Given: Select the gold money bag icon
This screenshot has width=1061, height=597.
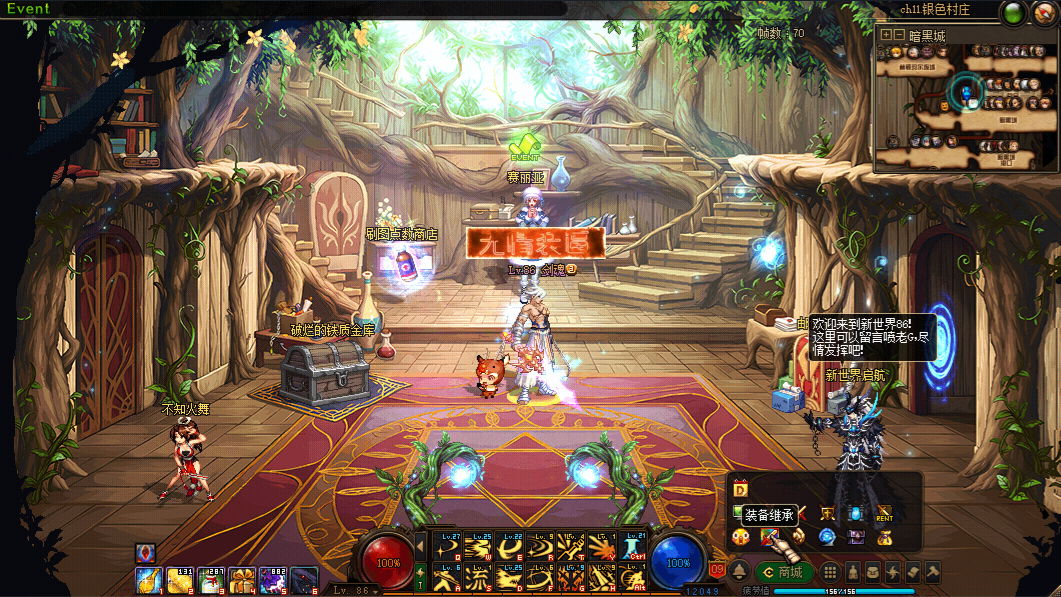Looking at the screenshot, I should click(885, 538).
